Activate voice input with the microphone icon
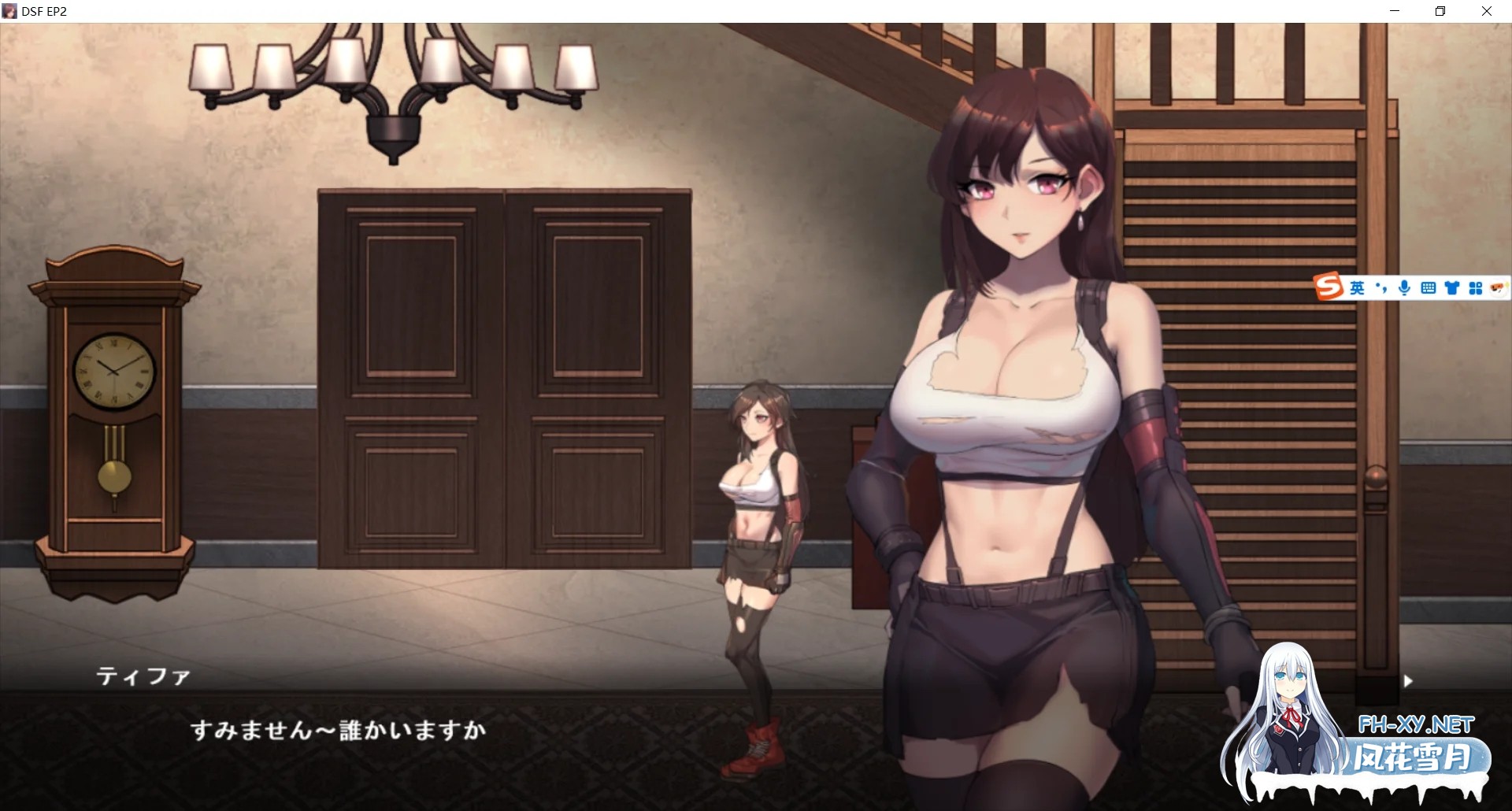Viewport: 1512px width, 811px height. tap(1404, 288)
